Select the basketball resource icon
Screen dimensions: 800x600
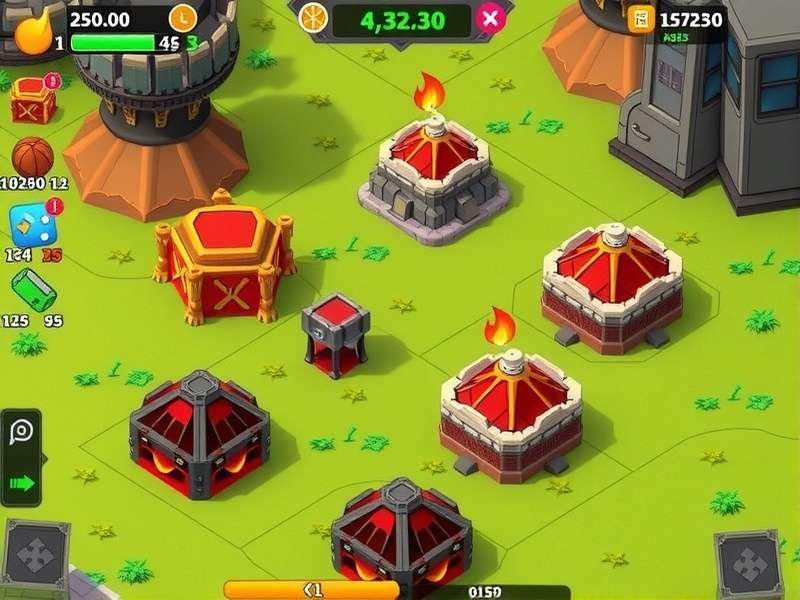32,157
